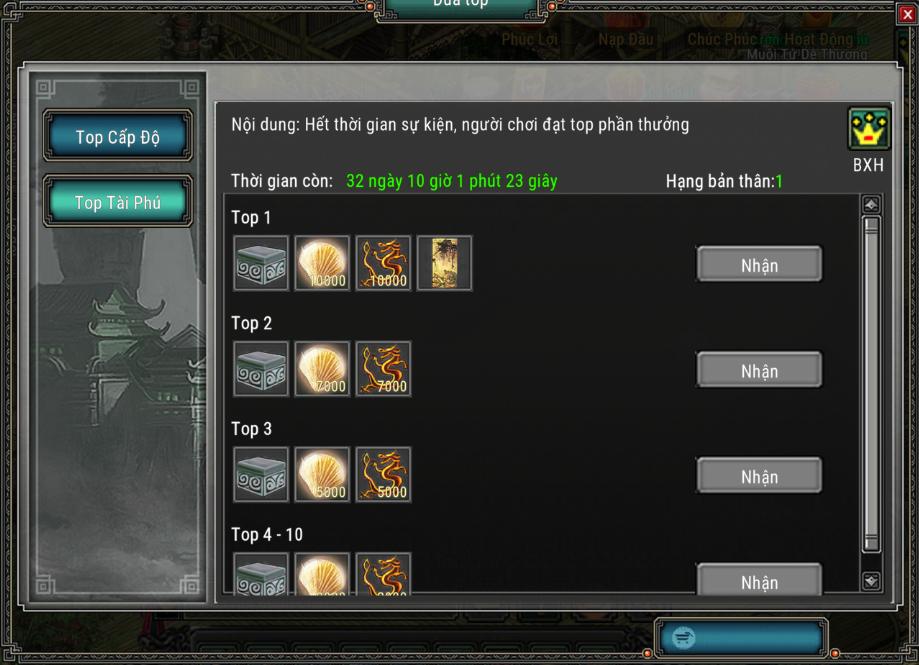Image resolution: width=919 pixels, height=665 pixels.
Task: Switch to the Top Cấp Độ tab
Action: click(x=117, y=137)
